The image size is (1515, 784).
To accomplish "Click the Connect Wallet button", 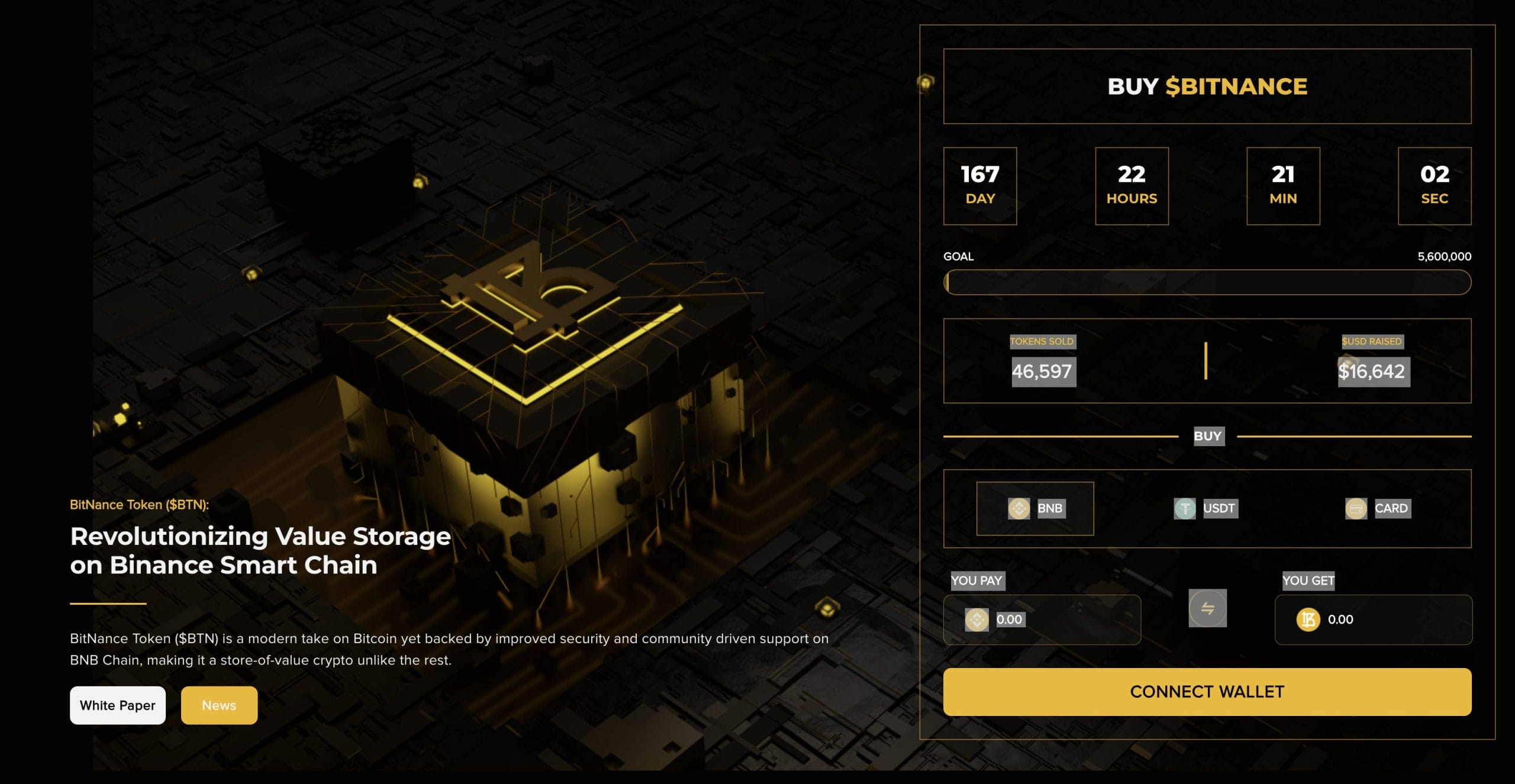I will click(1207, 692).
